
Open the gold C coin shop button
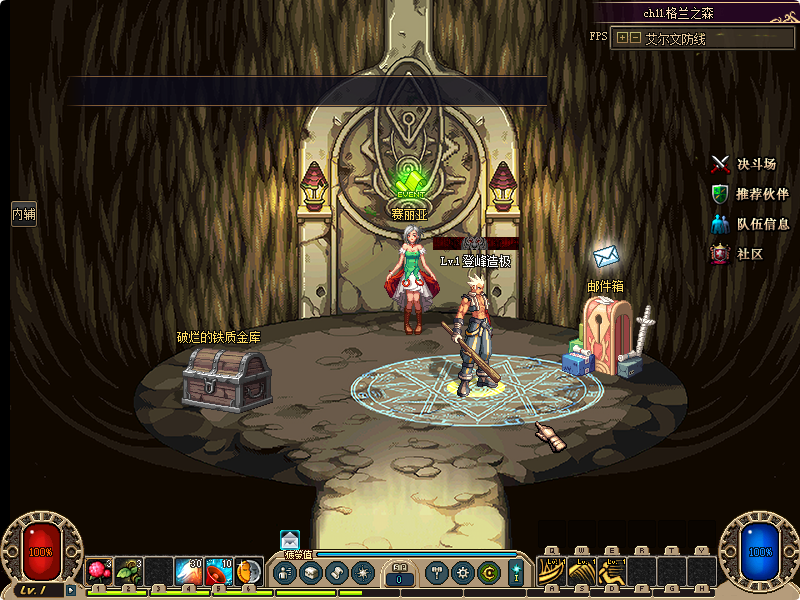(488, 573)
